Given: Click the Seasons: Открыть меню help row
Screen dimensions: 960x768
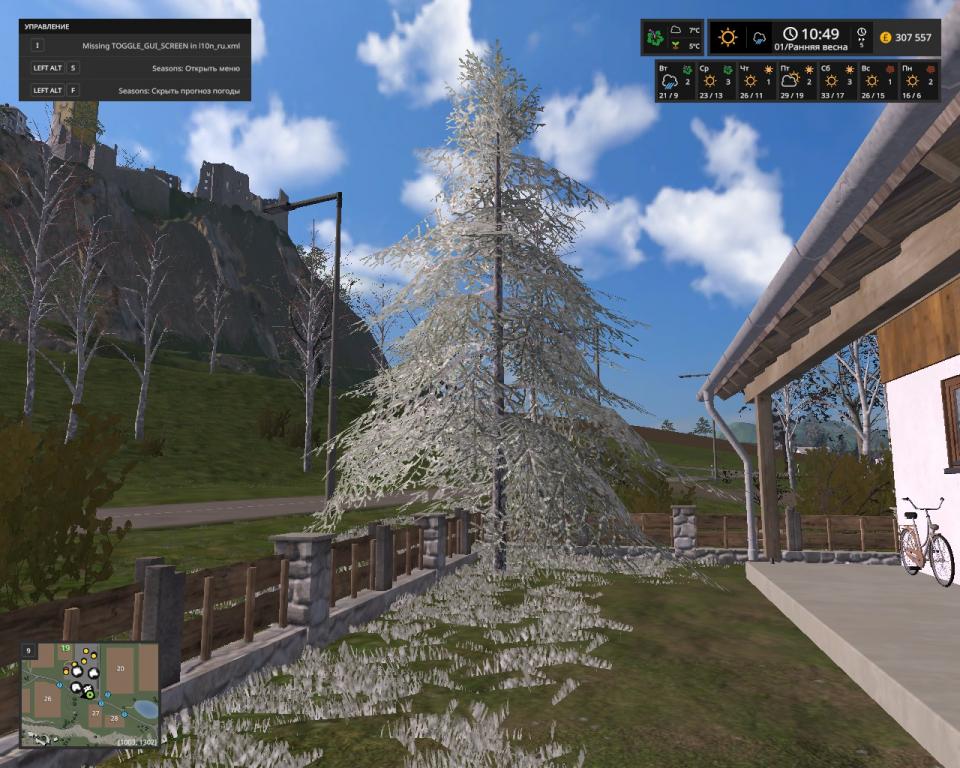Looking at the screenshot, I should pos(135,68).
